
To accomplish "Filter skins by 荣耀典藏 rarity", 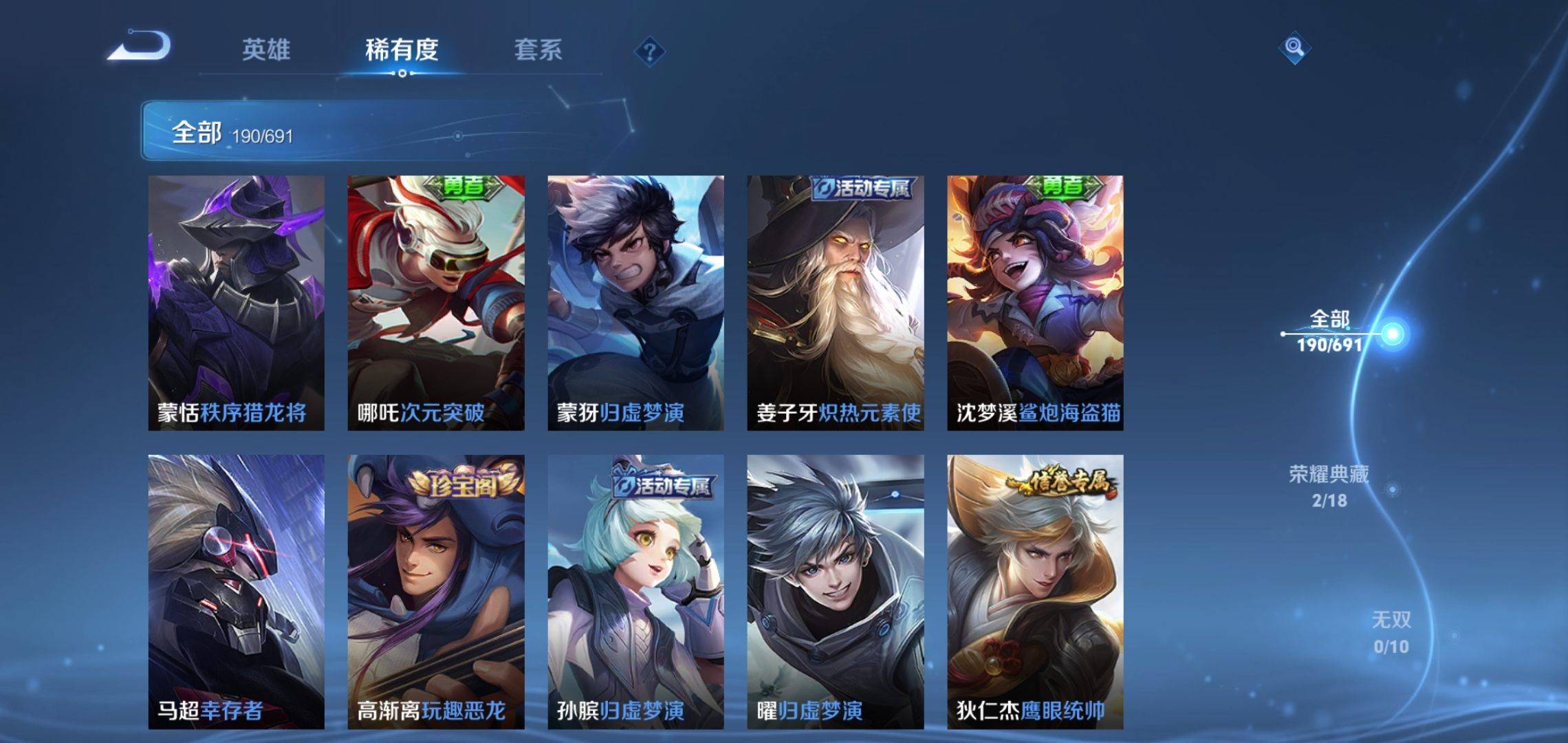I will click(1329, 486).
